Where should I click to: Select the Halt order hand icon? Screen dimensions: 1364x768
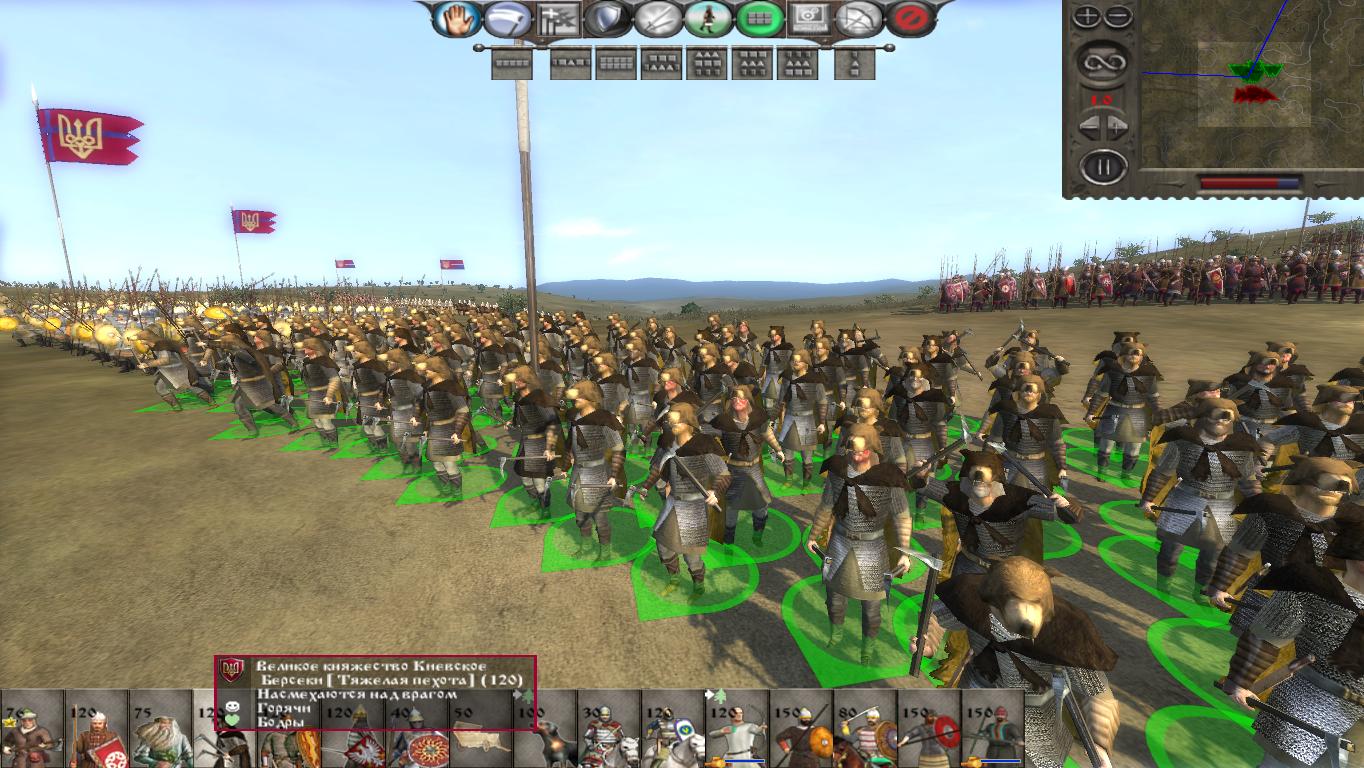coord(457,19)
